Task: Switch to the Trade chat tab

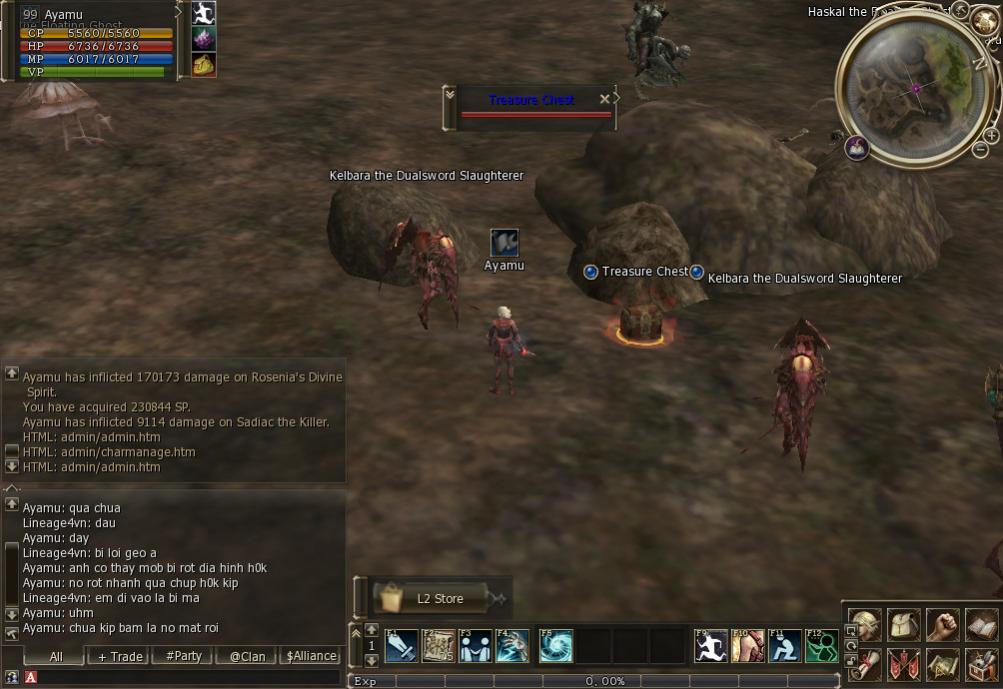Action: tap(118, 656)
